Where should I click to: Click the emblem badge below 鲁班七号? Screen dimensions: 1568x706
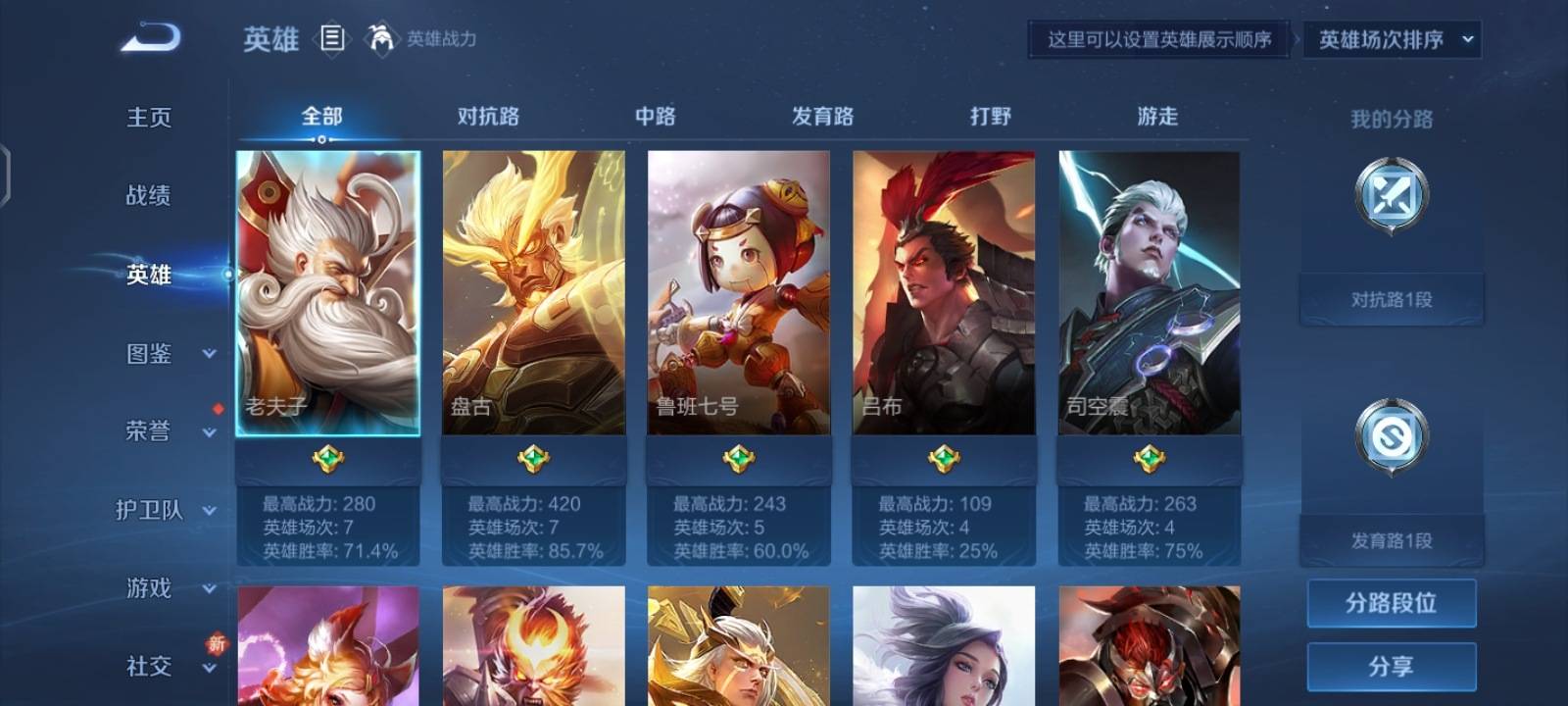click(x=738, y=457)
